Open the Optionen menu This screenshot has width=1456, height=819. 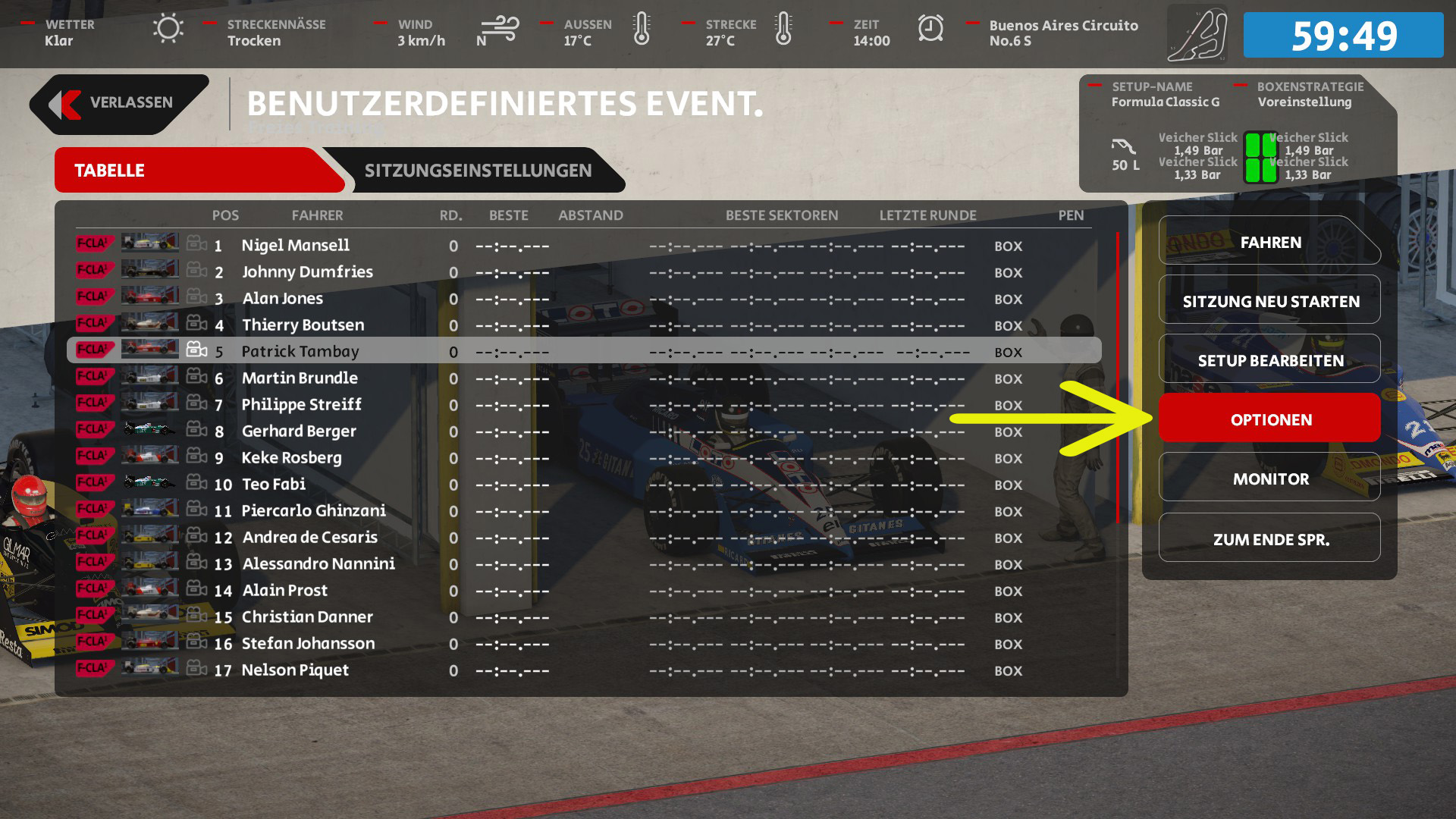coord(1269,419)
